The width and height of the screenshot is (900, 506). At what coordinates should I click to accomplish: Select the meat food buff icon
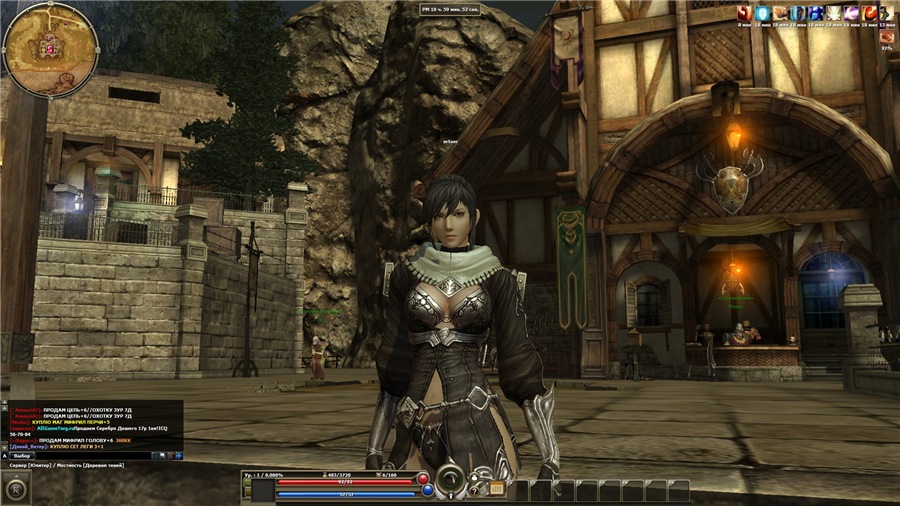tap(887, 37)
